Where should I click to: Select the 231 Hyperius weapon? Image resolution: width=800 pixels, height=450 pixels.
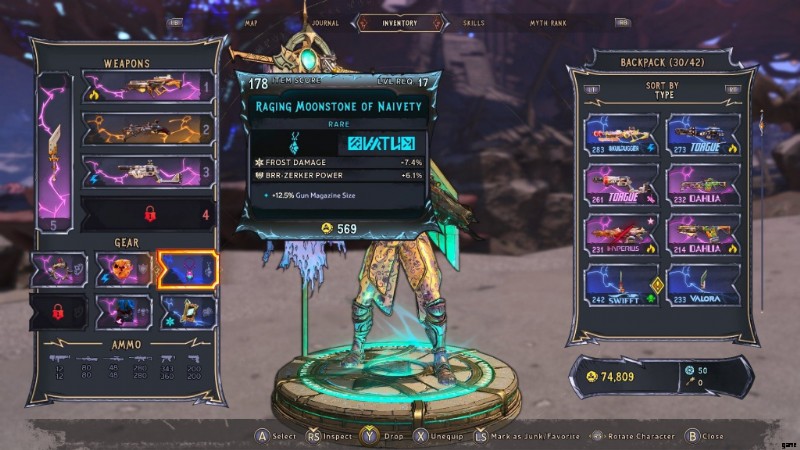[x=621, y=235]
